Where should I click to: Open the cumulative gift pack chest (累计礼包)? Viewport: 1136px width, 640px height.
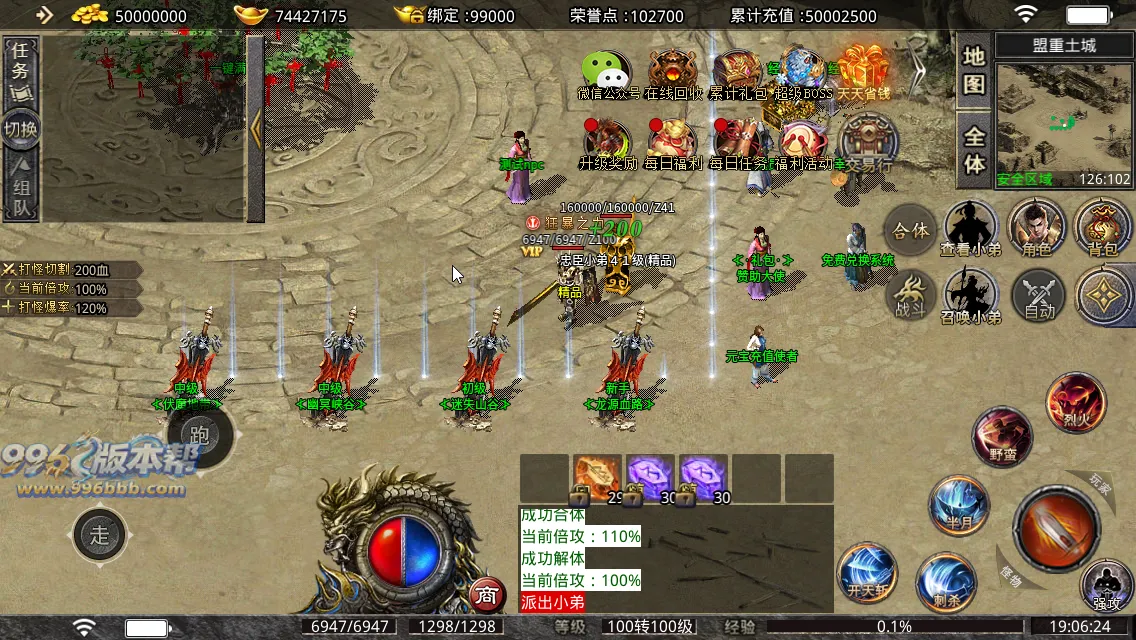[738, 71]
